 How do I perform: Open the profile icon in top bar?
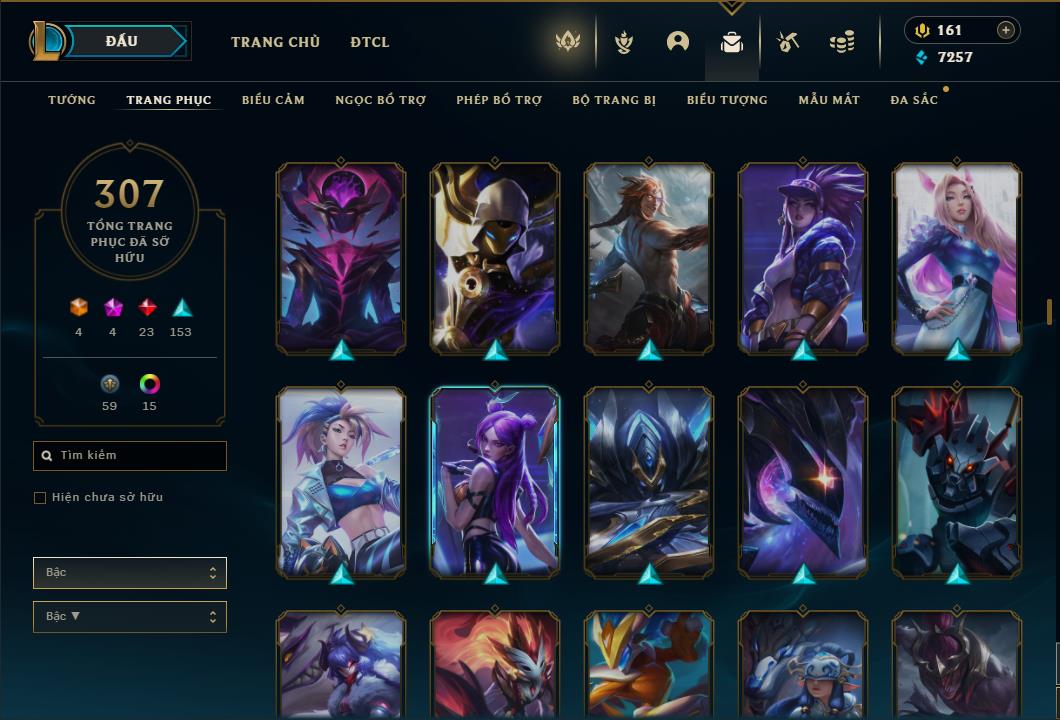point(678,41)
